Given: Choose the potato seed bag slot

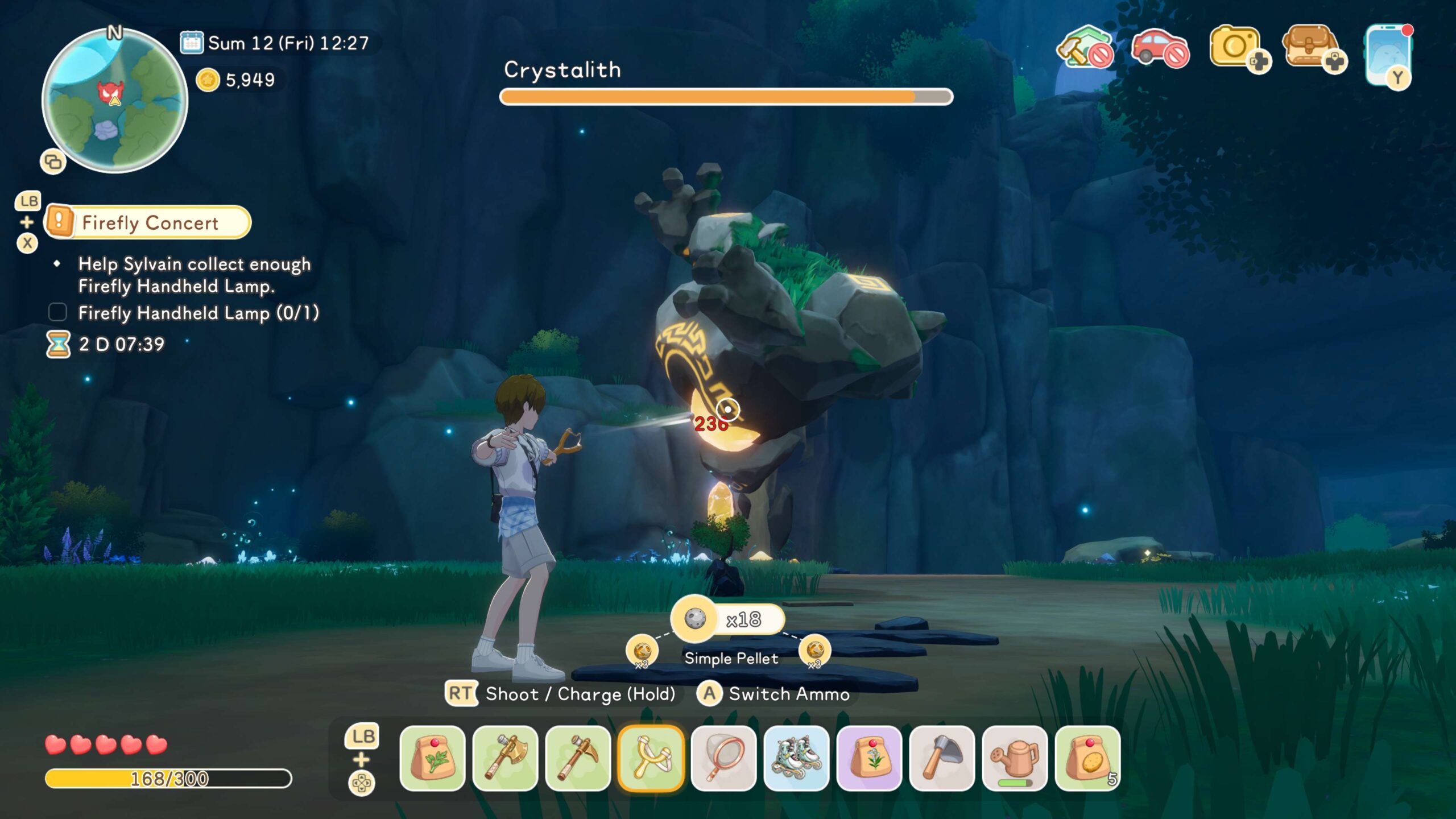Looking at the screenshot, I should [1087, 758].
